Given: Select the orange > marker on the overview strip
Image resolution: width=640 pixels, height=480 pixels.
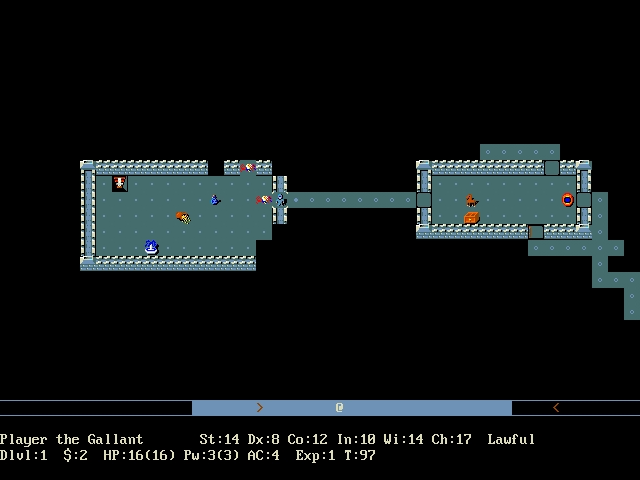Looking at the screenshot, I should (260, 408).
